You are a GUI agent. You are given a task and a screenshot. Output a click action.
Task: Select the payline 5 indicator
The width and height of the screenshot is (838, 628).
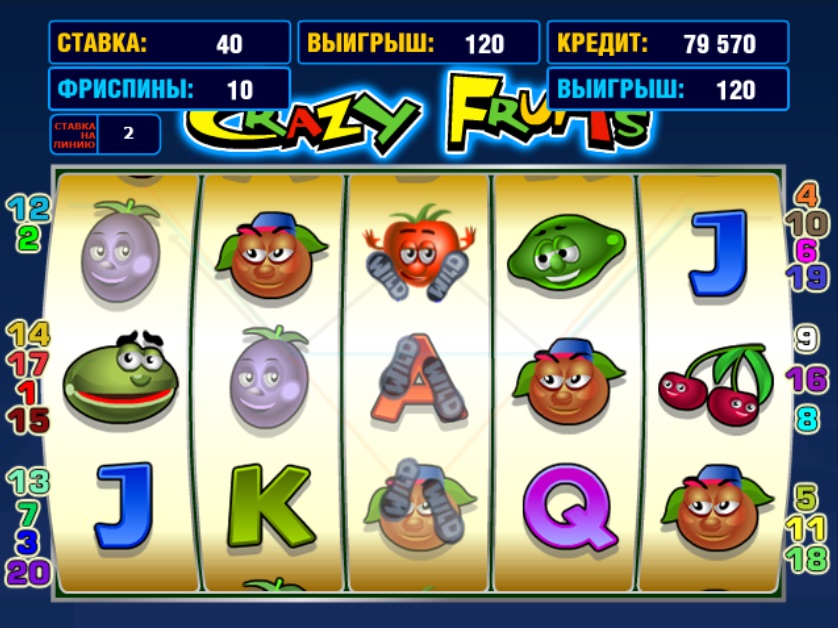point(807,497)
